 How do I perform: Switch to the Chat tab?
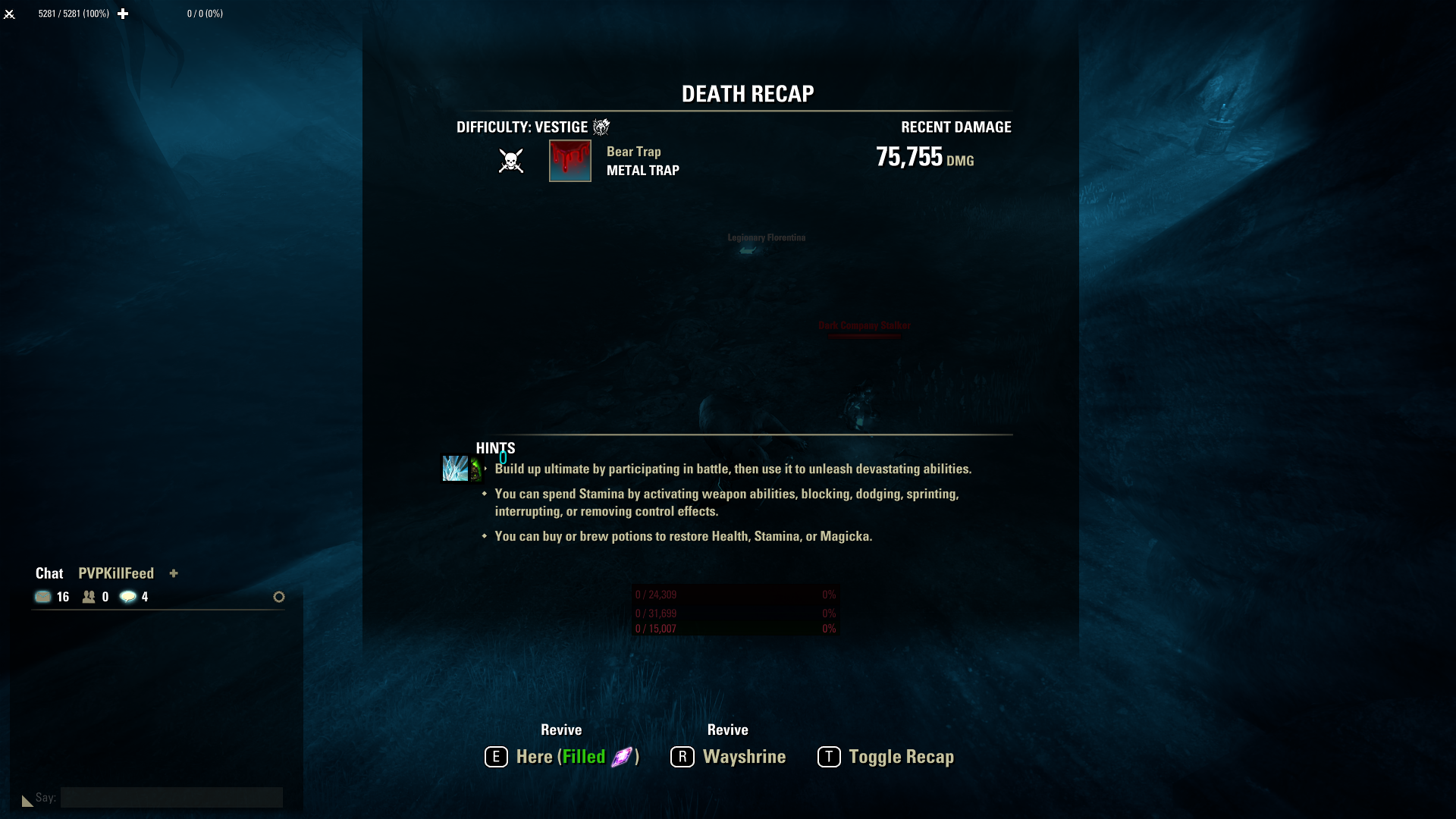(49, 573)
